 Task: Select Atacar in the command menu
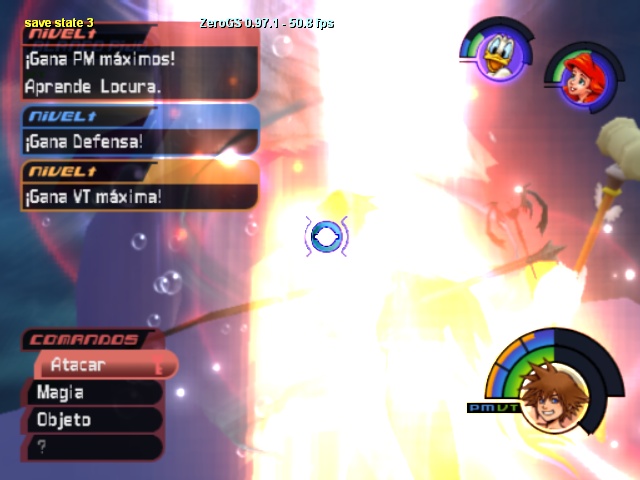click(x=100, y=366)
